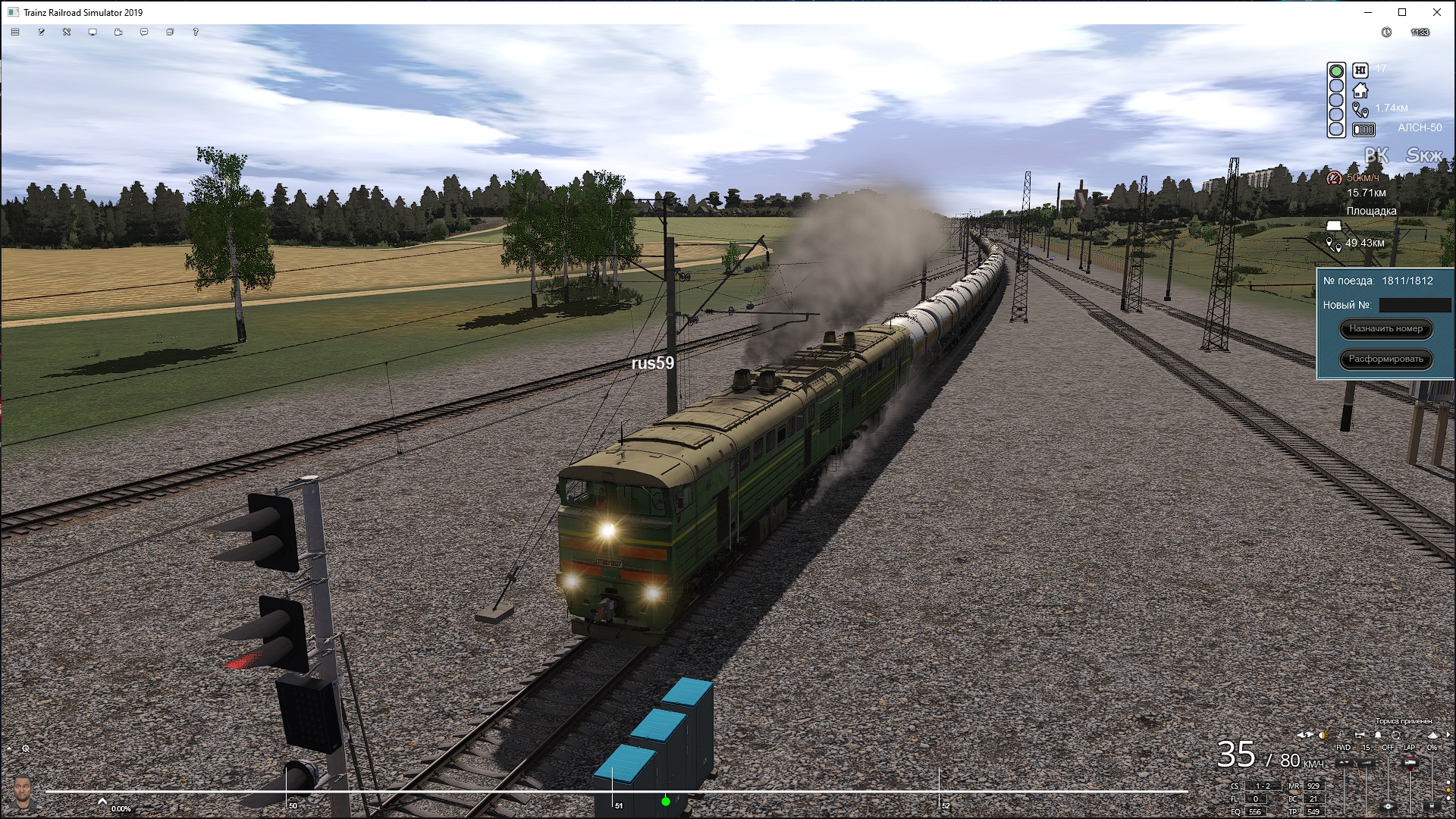Click the monitor display icon

pyautogui.click(x=93, y=33)
